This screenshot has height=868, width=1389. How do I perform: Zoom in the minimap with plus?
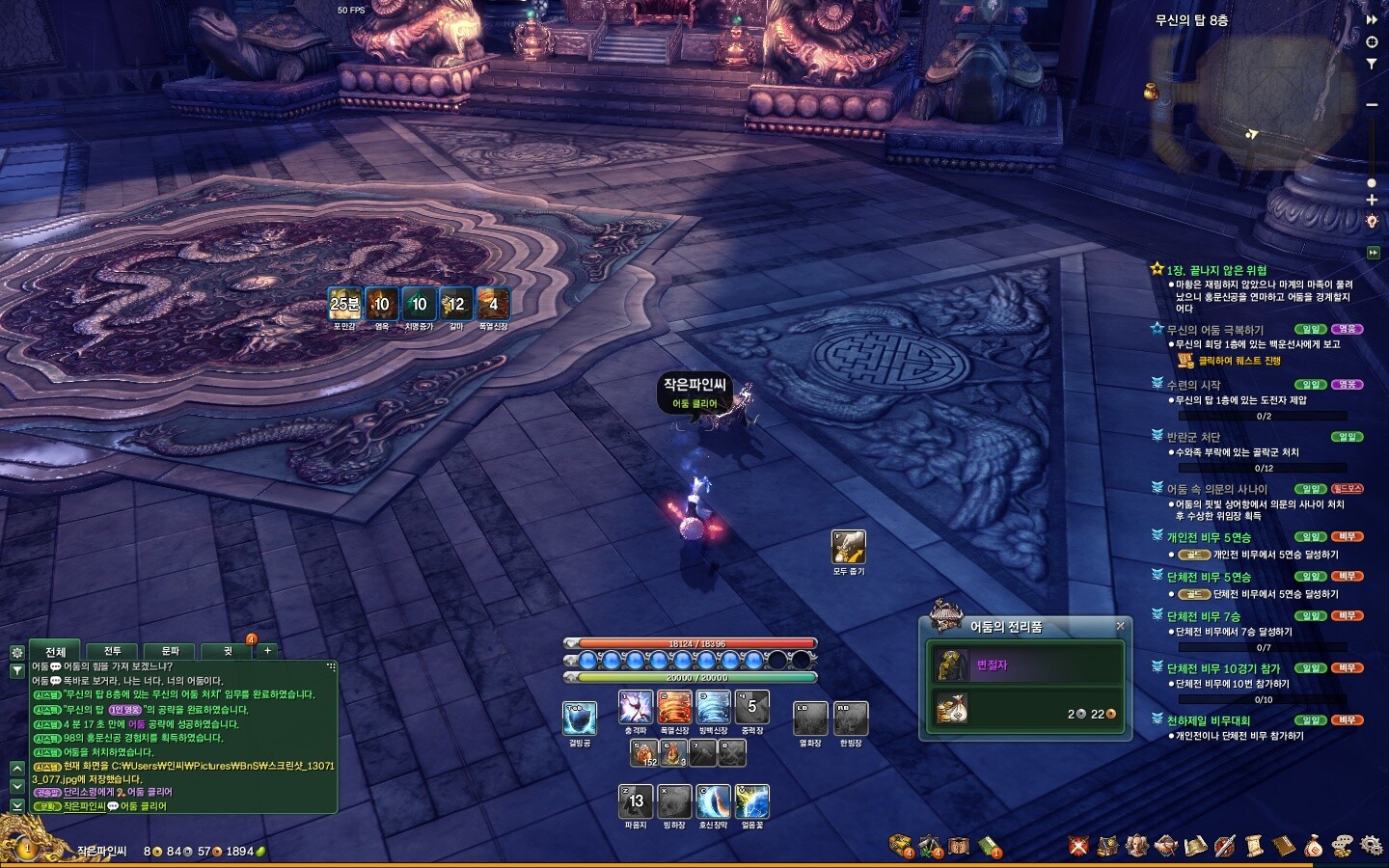pos(1372,201)
